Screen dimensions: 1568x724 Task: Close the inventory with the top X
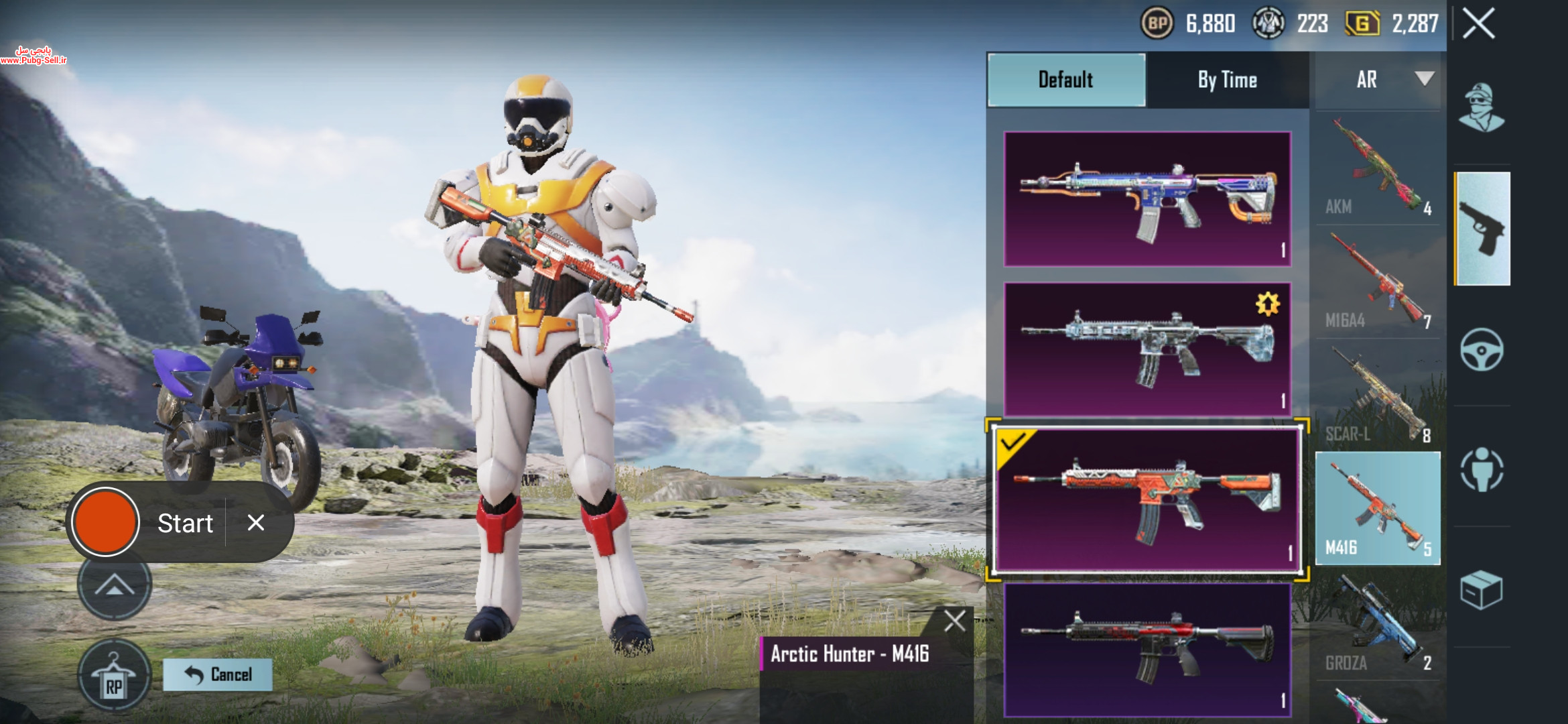pyautogui.click(x=1479, y=24)
